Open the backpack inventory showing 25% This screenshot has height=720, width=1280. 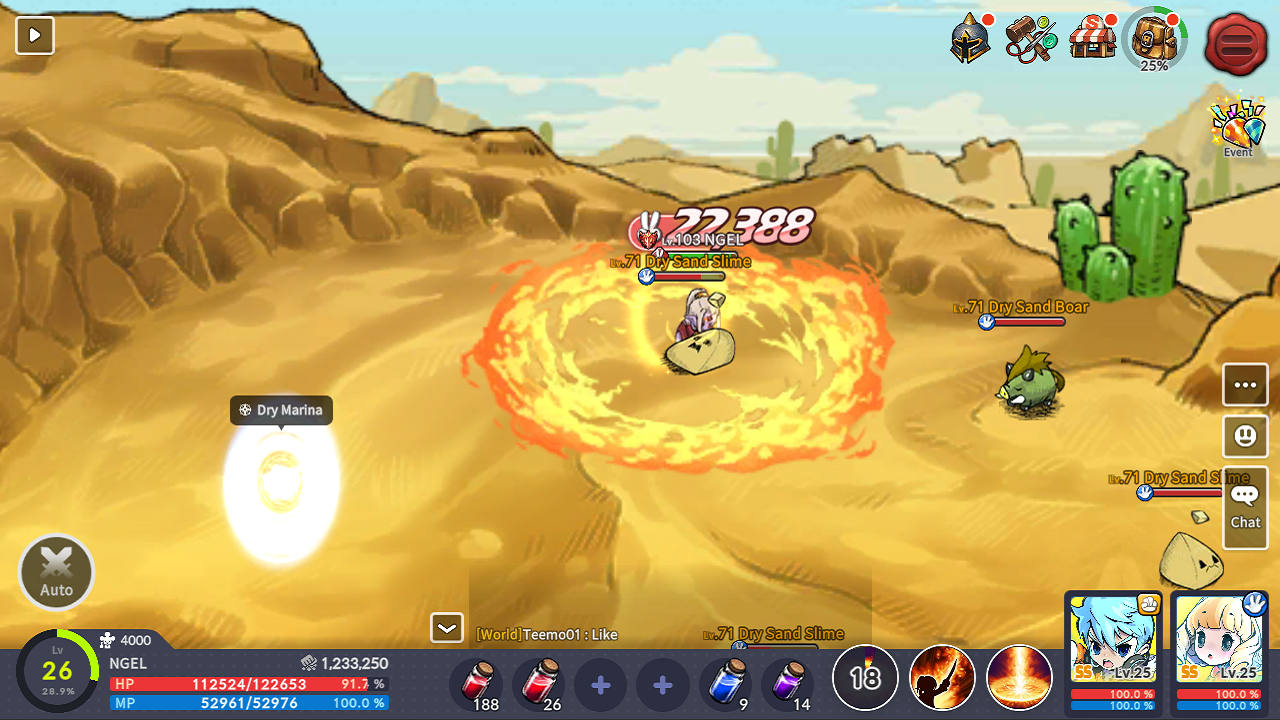(1155, 42)
